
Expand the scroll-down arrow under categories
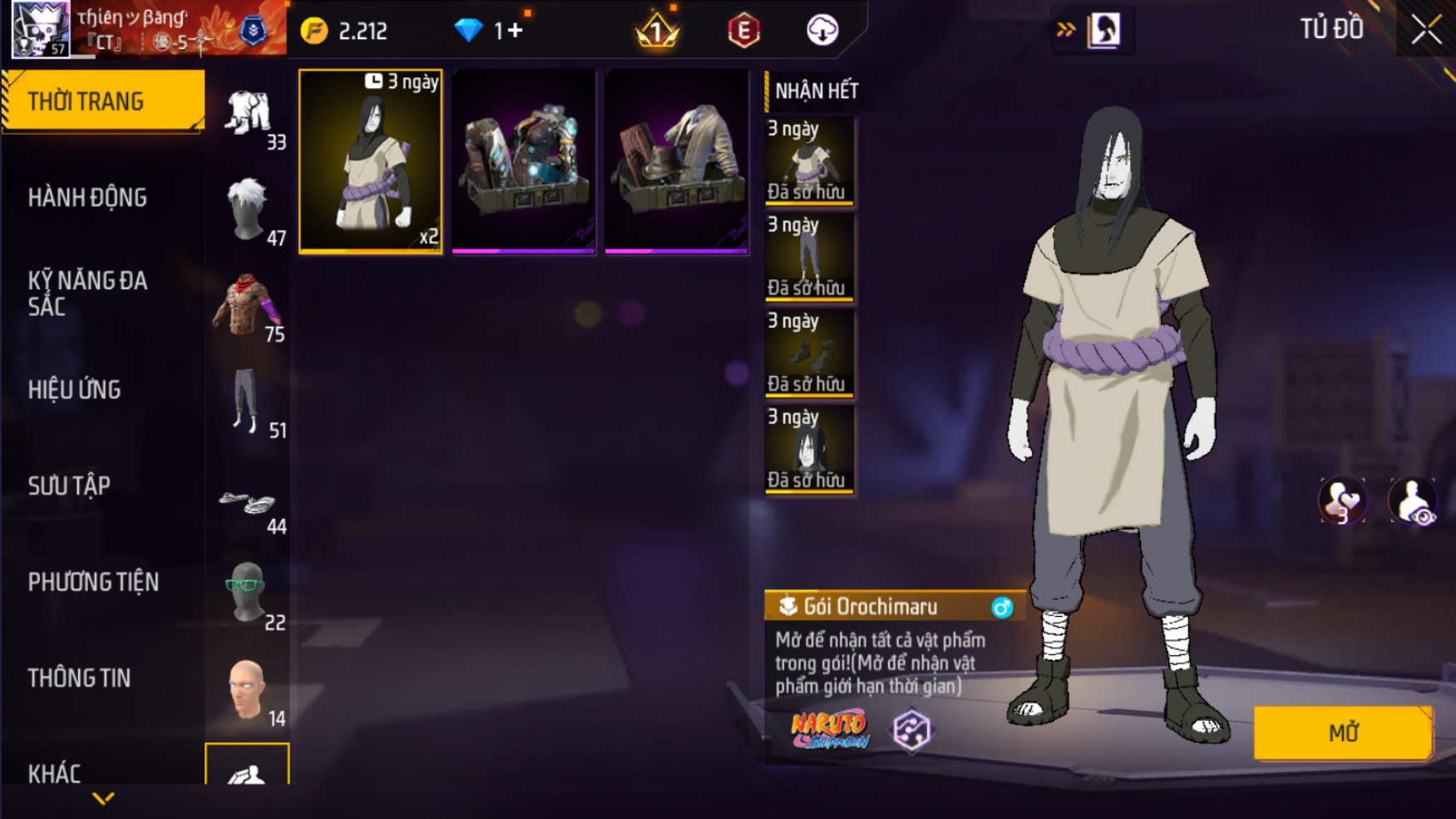click(103, 799)
